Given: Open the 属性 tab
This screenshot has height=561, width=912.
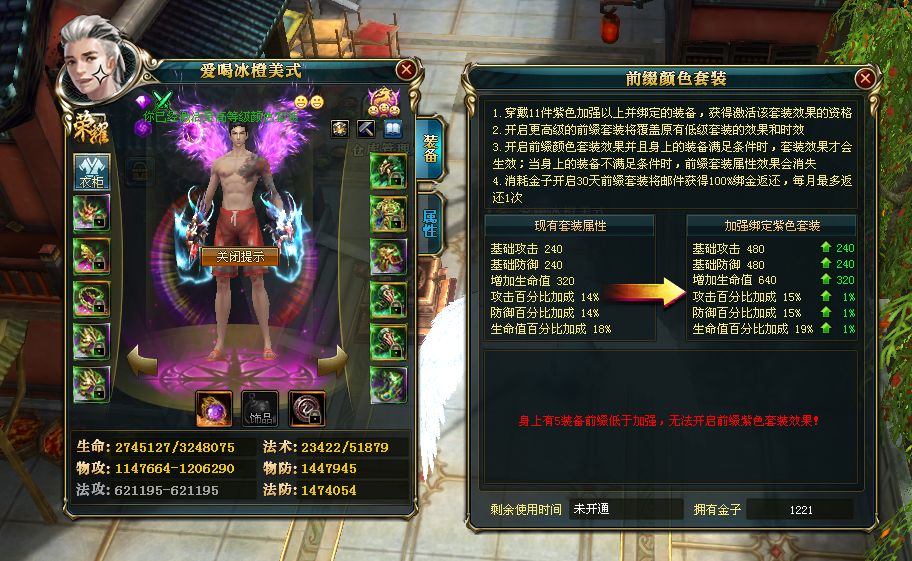Looking at the screenshot, I should (x=430, y=223).
